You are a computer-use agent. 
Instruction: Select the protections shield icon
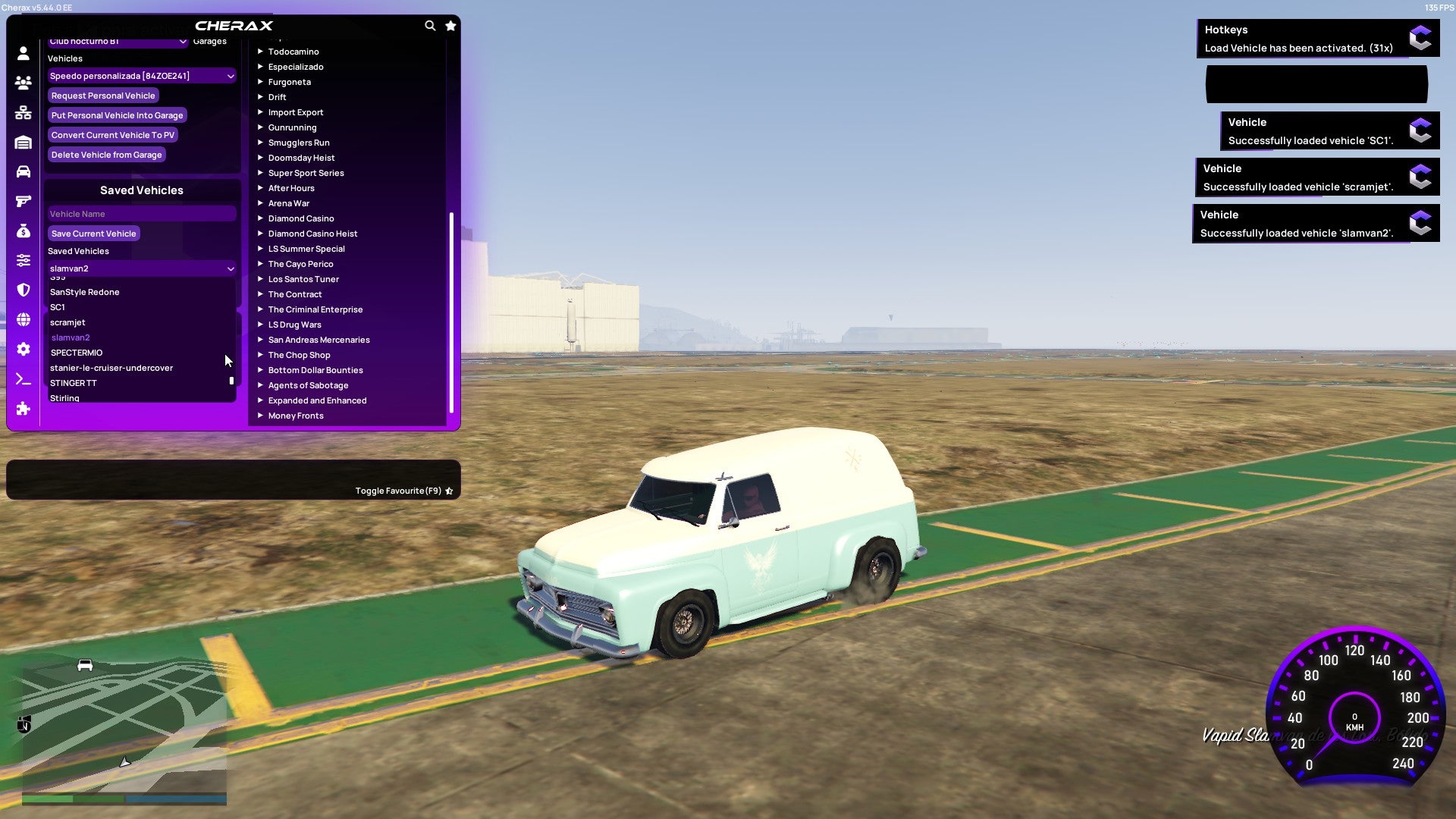click(x=23, y=289)
